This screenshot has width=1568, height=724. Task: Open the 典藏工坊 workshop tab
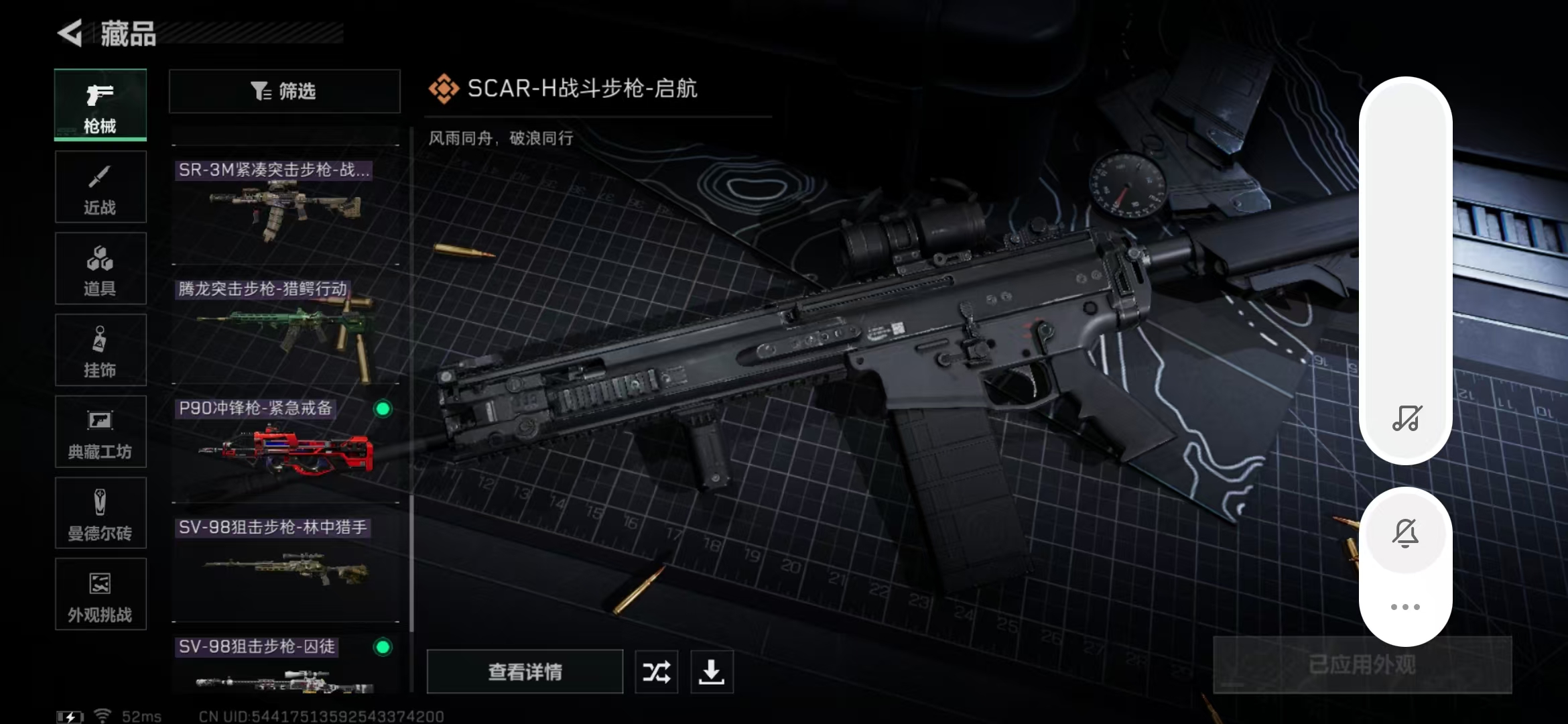tap(101, 432)
